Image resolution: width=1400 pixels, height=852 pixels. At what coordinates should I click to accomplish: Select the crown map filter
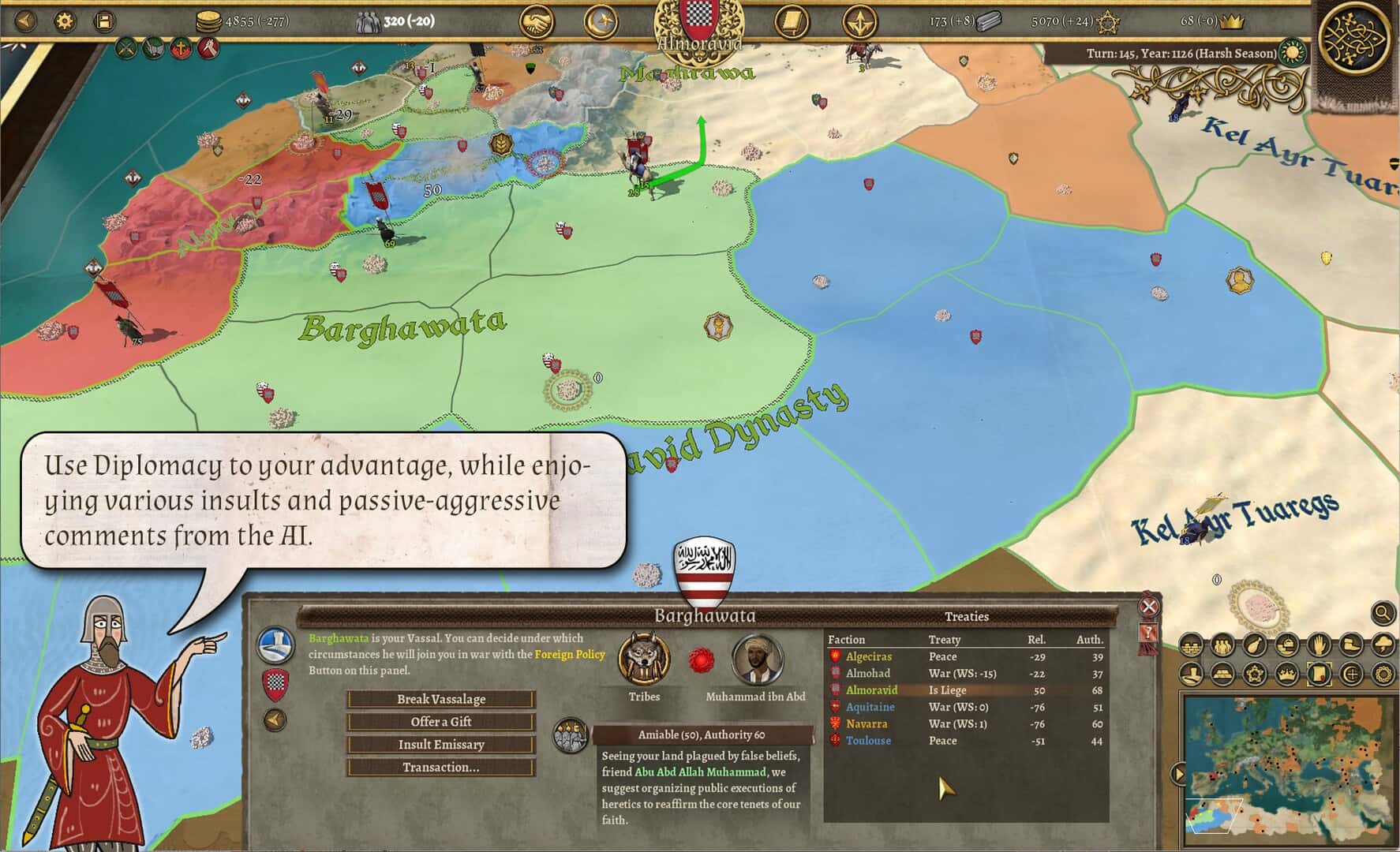coord(1286,674)
